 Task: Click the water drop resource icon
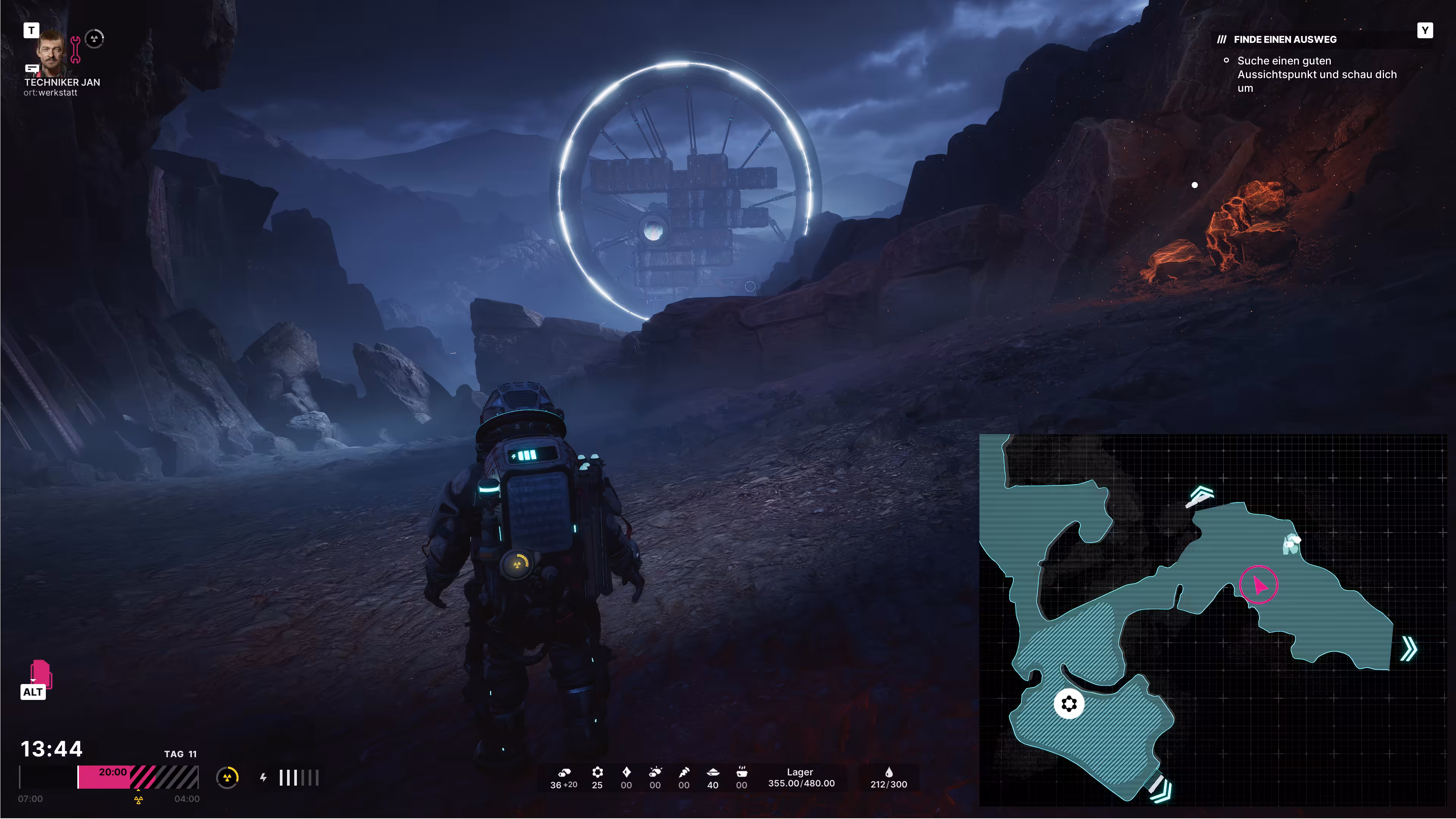[x=888, y=772]
